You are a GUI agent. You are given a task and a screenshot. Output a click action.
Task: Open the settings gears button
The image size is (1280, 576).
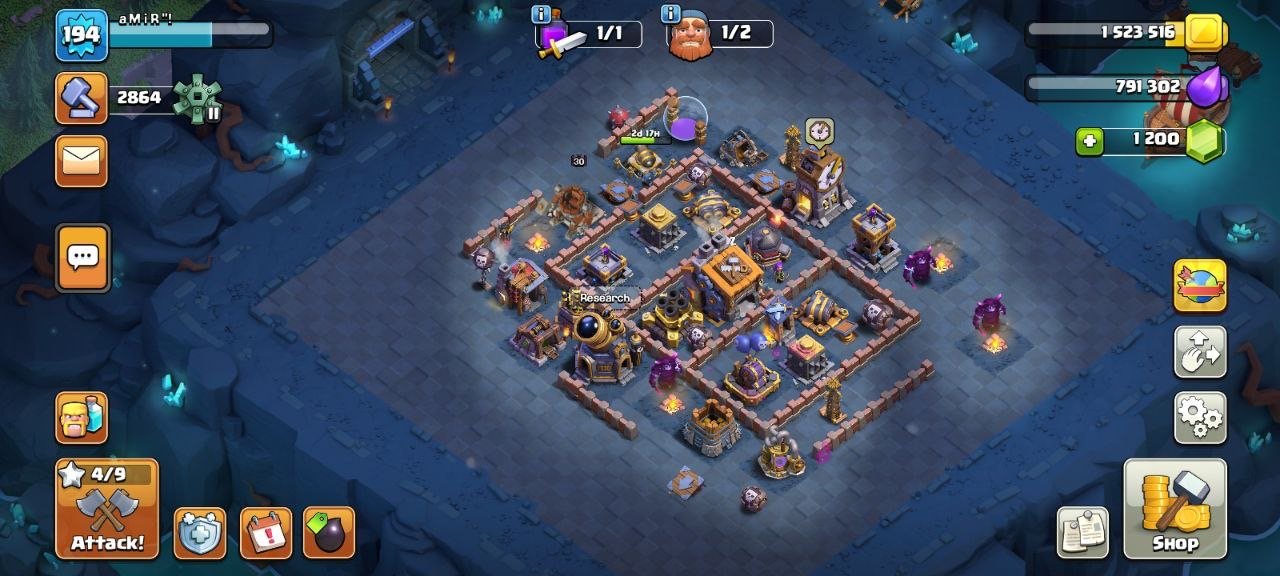coord(1200,417)
